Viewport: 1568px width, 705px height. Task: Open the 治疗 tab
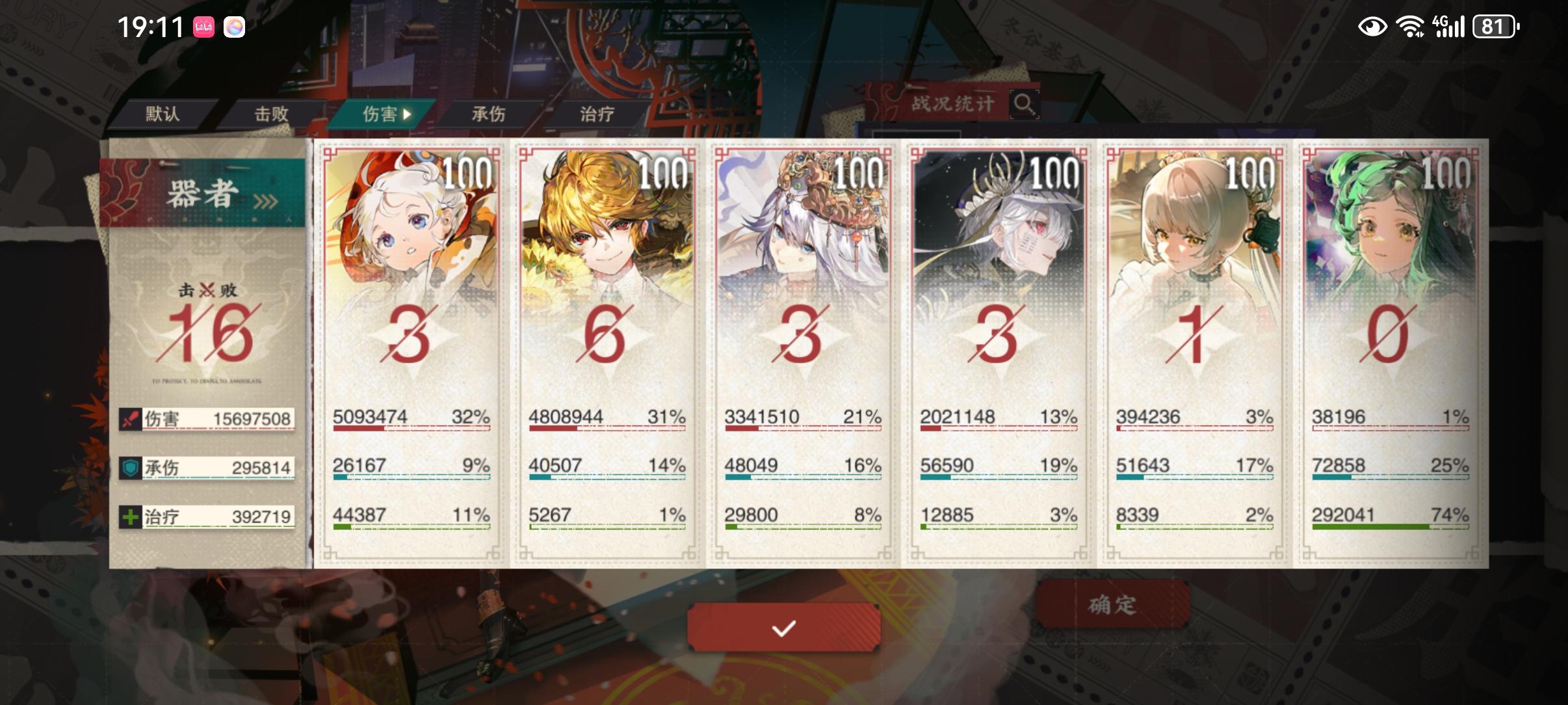click(x=597, y=114)
